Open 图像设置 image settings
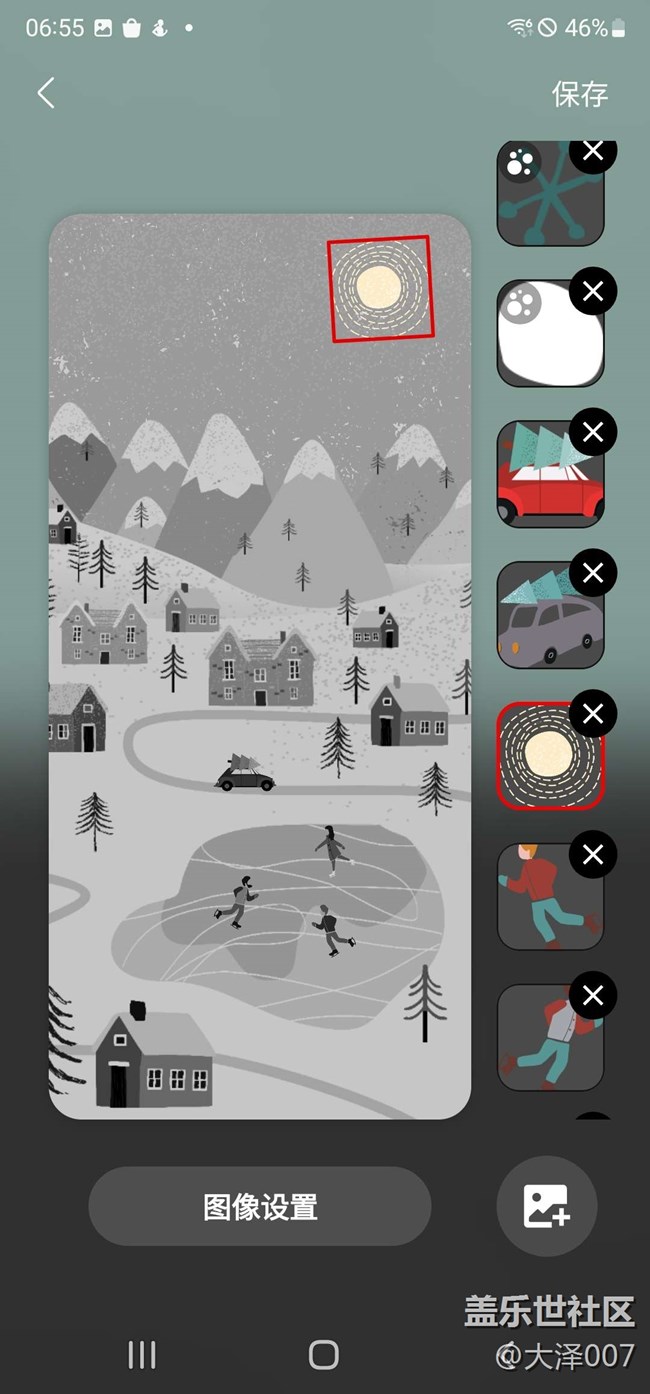 coord(260,1206)
